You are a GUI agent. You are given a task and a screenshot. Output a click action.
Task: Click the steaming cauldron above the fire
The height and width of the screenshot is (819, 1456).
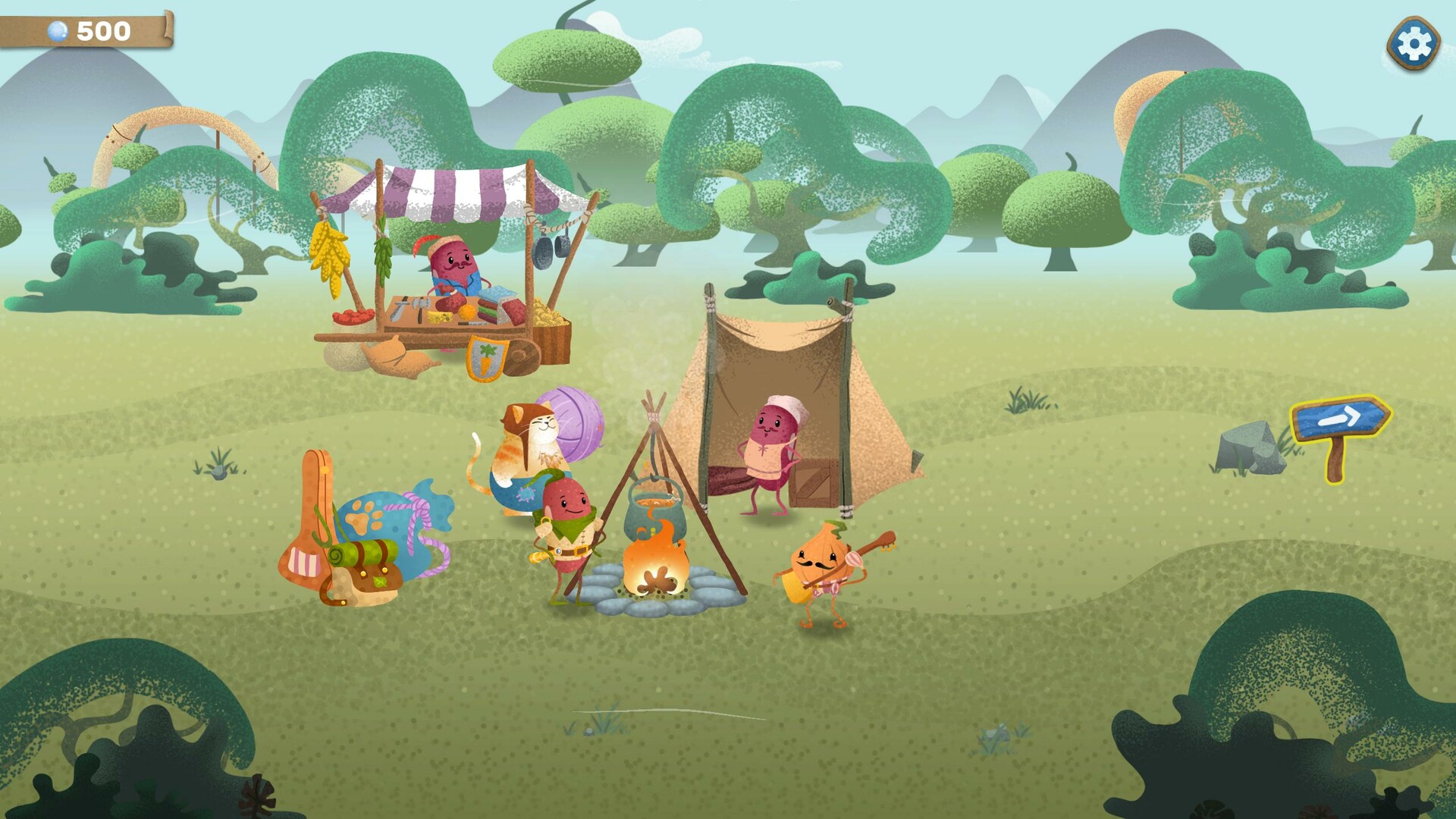coord(654,508)
